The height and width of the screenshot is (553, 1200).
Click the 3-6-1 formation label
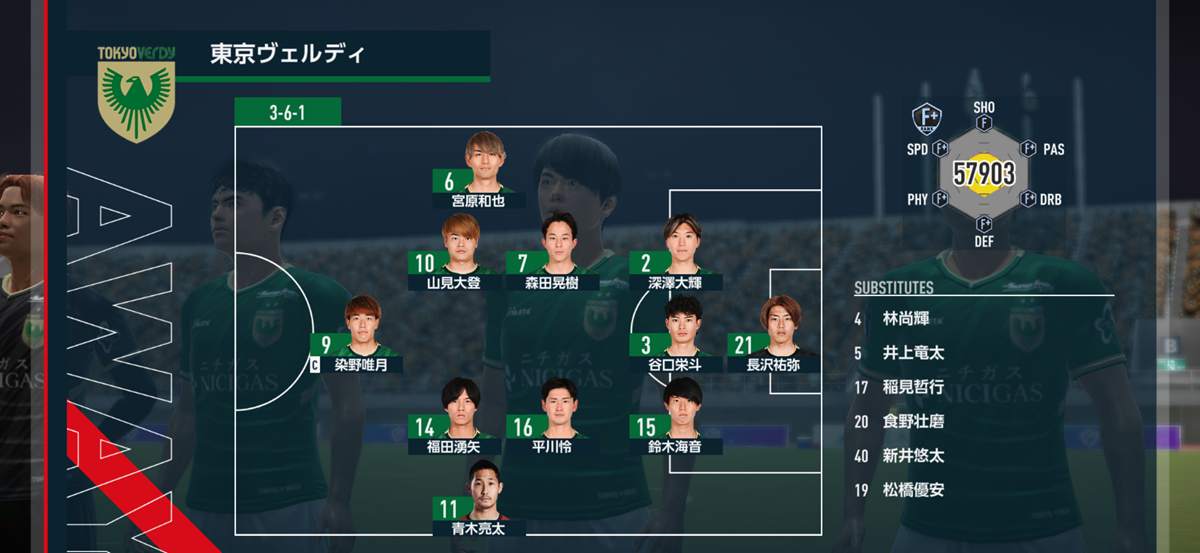(288, 112)
